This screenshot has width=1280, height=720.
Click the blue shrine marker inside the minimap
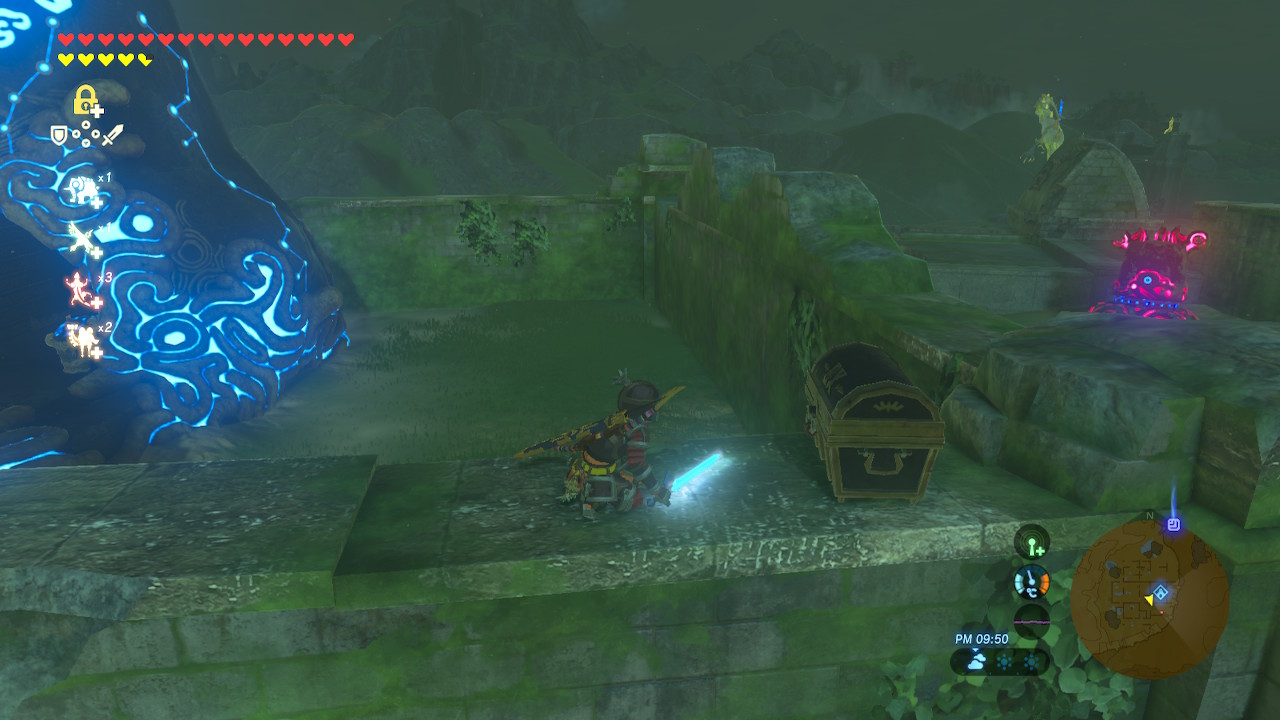(1161, 592)
